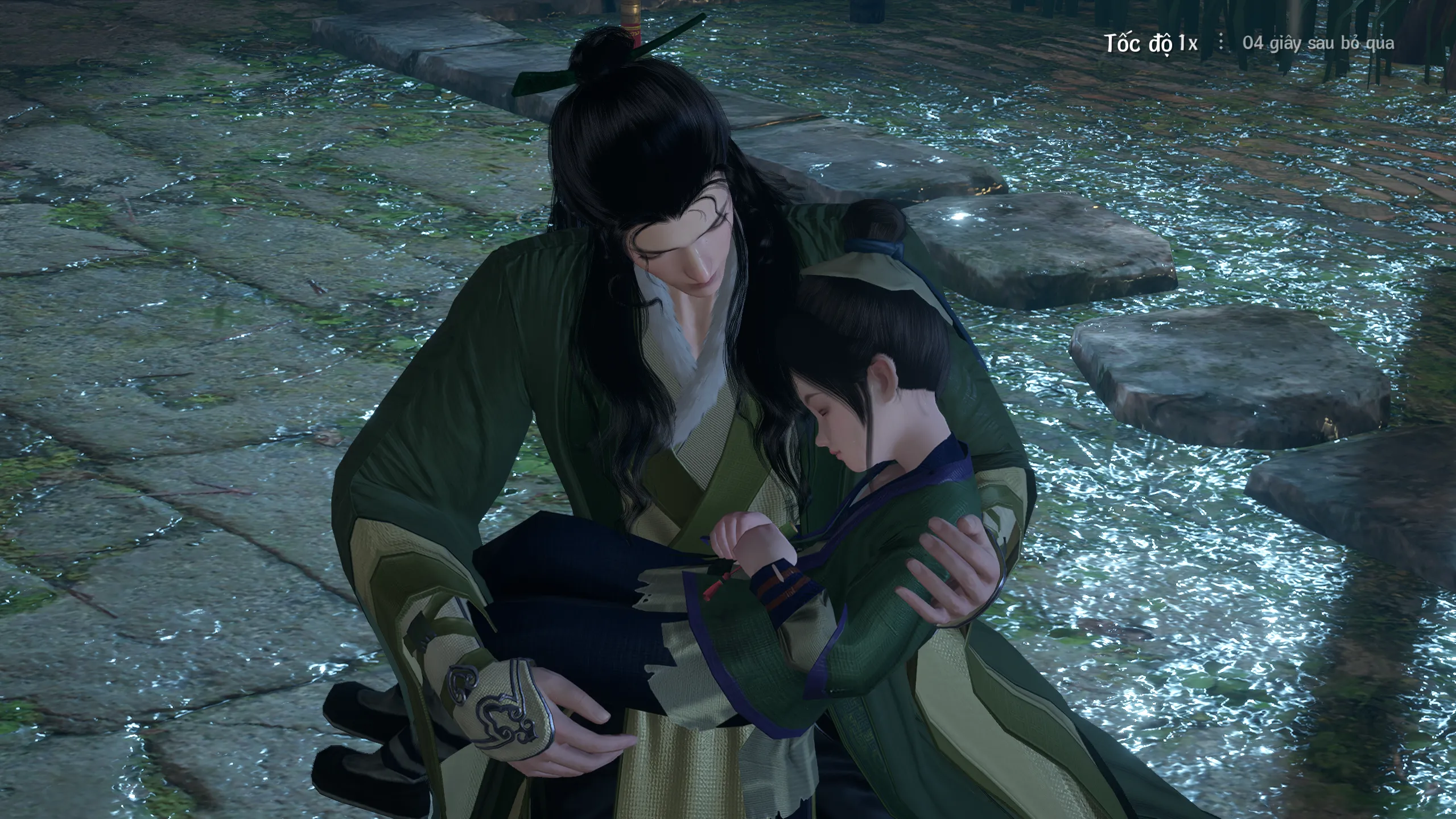Change the cutscene speed from Tốc độ 1x
Image resolution: width=1456 pixels, height=819 pixels.
[x=1150, y=43]
